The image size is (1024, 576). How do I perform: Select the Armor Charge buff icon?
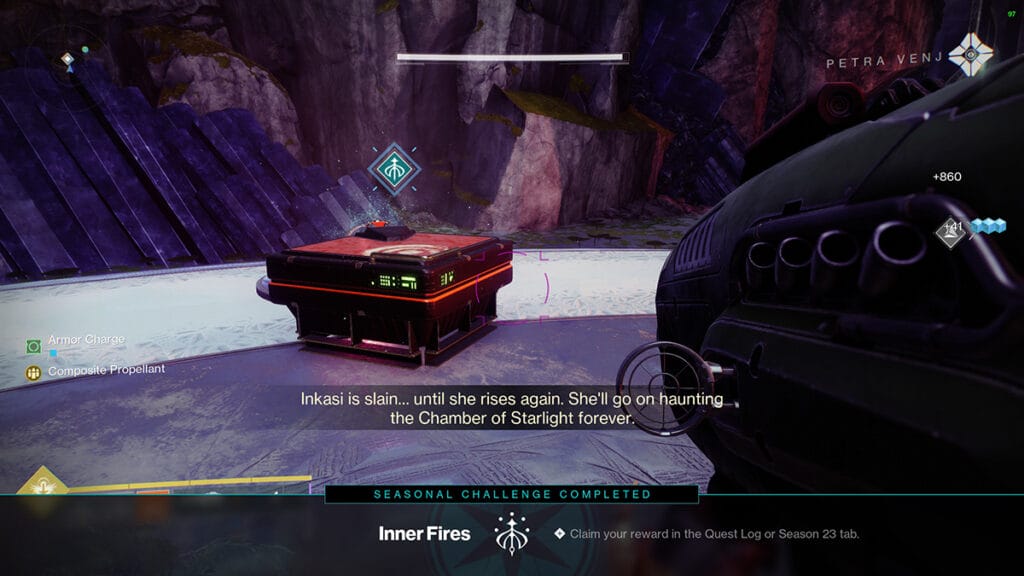[x=33, y=345]
